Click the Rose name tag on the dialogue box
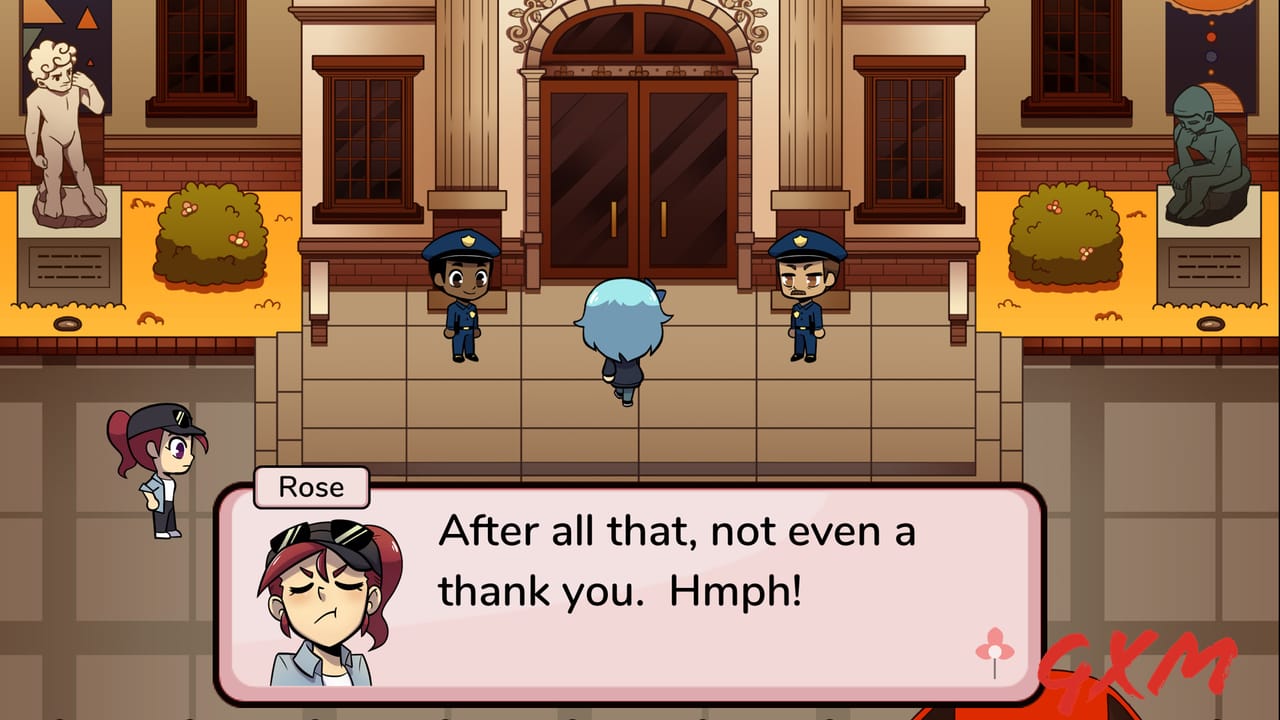Viewport: 1280px width, 720px height. 310,487
